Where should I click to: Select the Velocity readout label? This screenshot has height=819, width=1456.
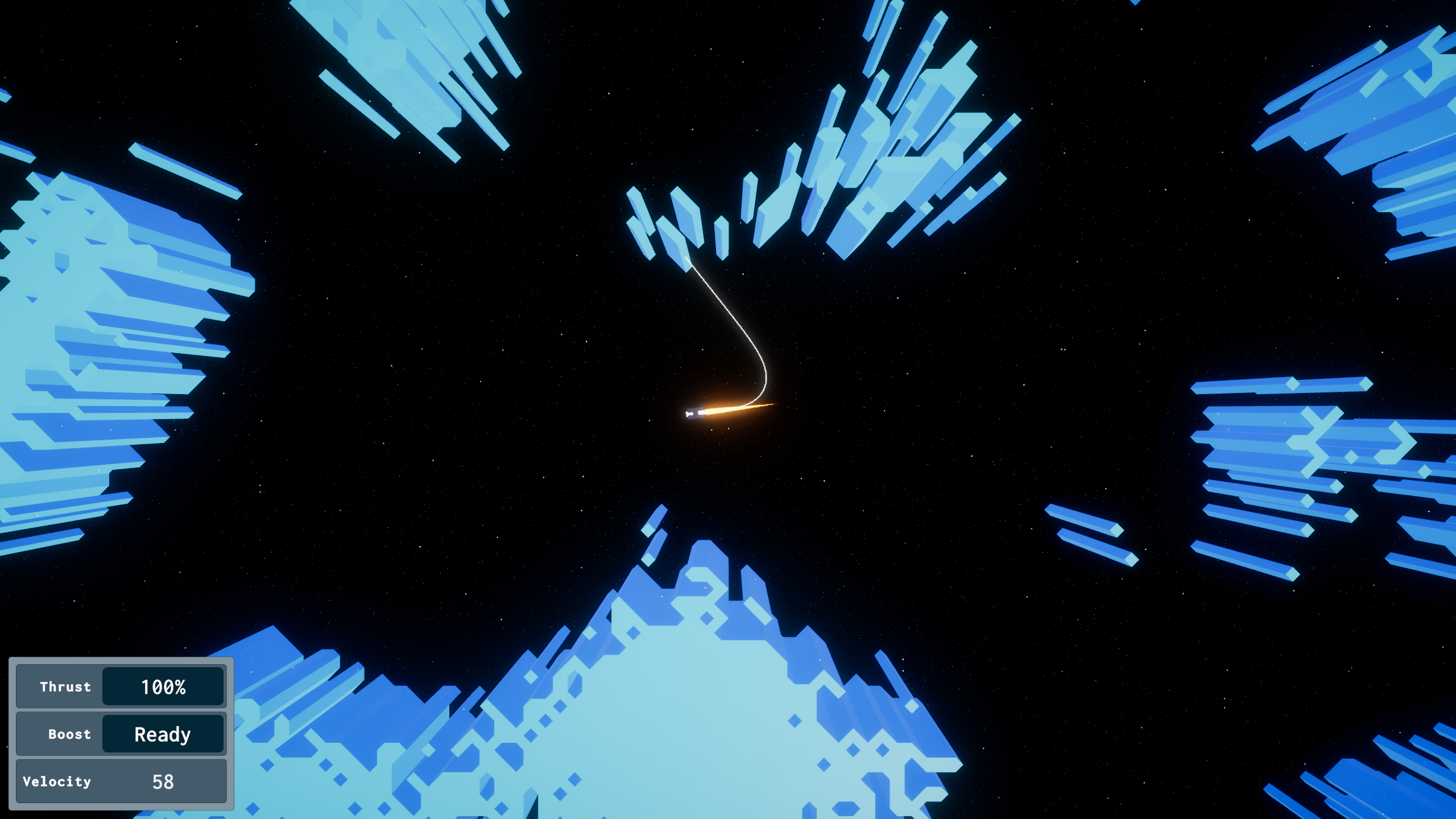tap(56, 781)
